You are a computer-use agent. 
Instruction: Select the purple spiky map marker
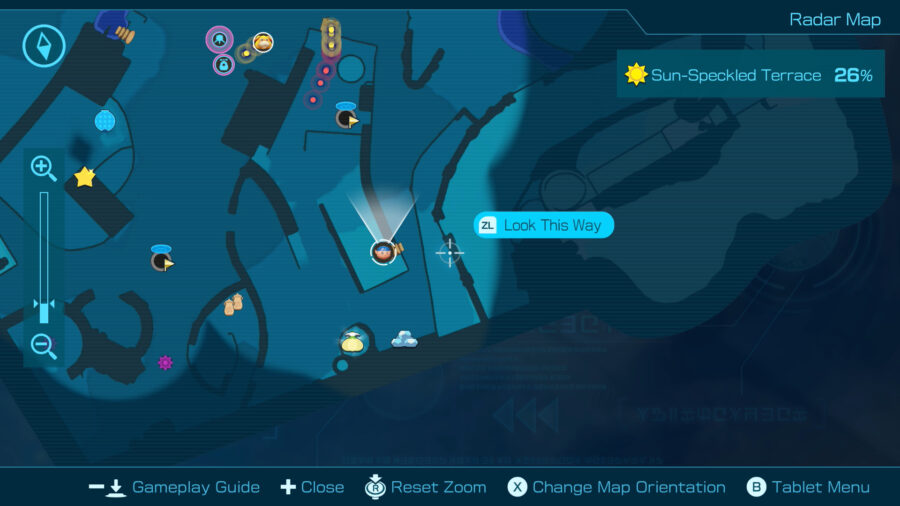[x=165, y=362]
